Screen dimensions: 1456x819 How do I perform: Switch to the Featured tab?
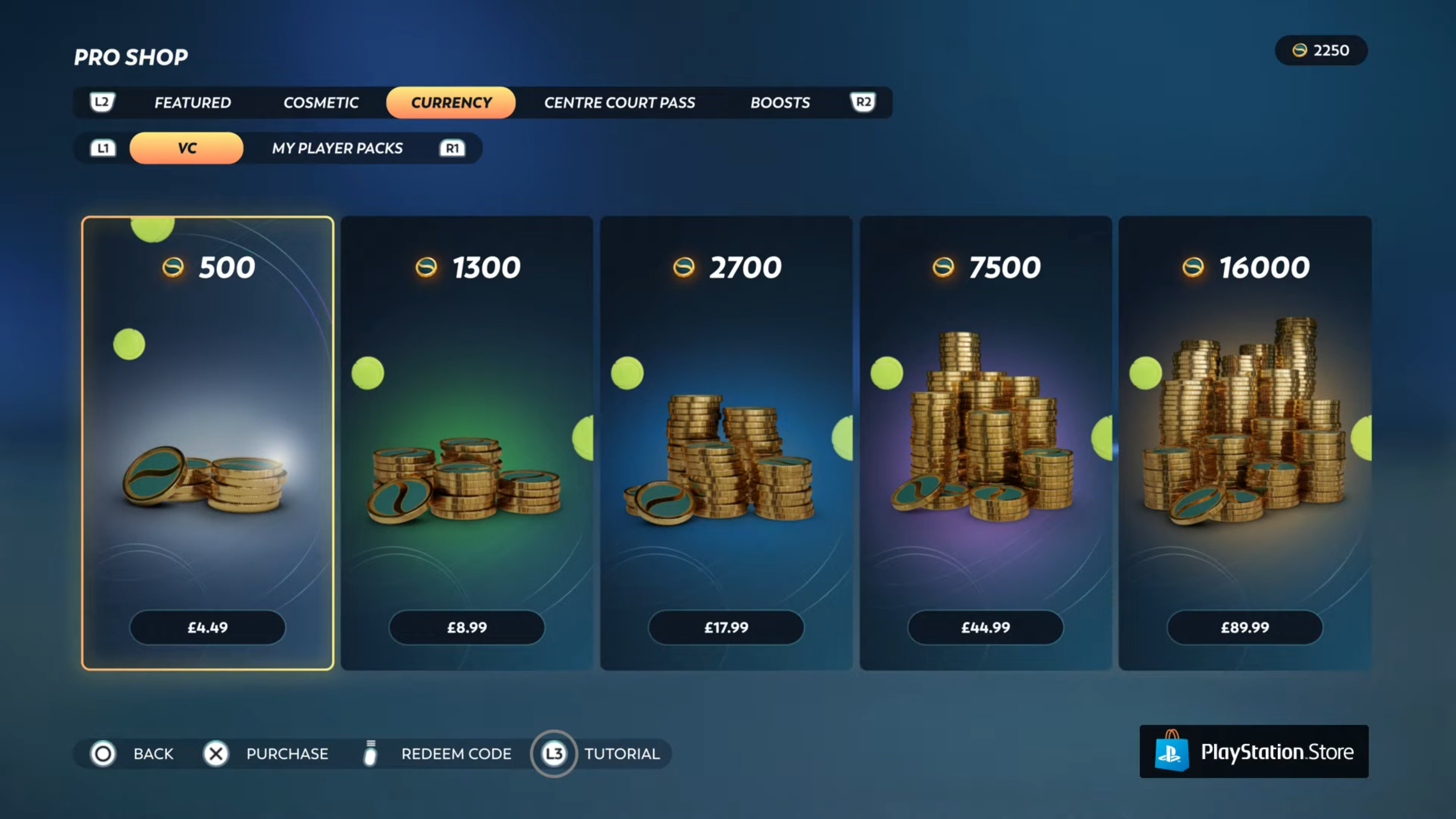tap(193, 102)
